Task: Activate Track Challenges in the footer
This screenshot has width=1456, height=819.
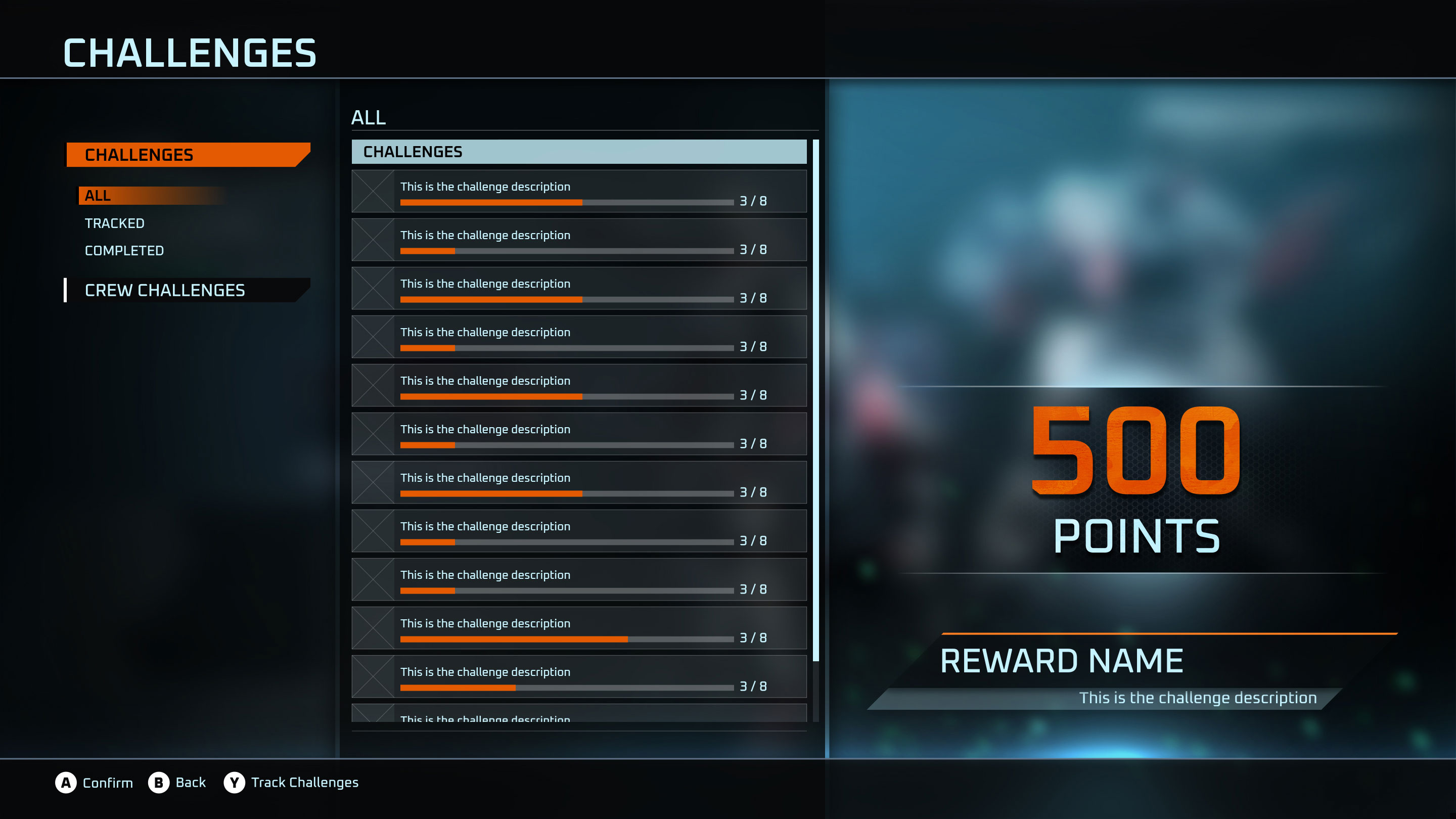Action: pos(292,782)
